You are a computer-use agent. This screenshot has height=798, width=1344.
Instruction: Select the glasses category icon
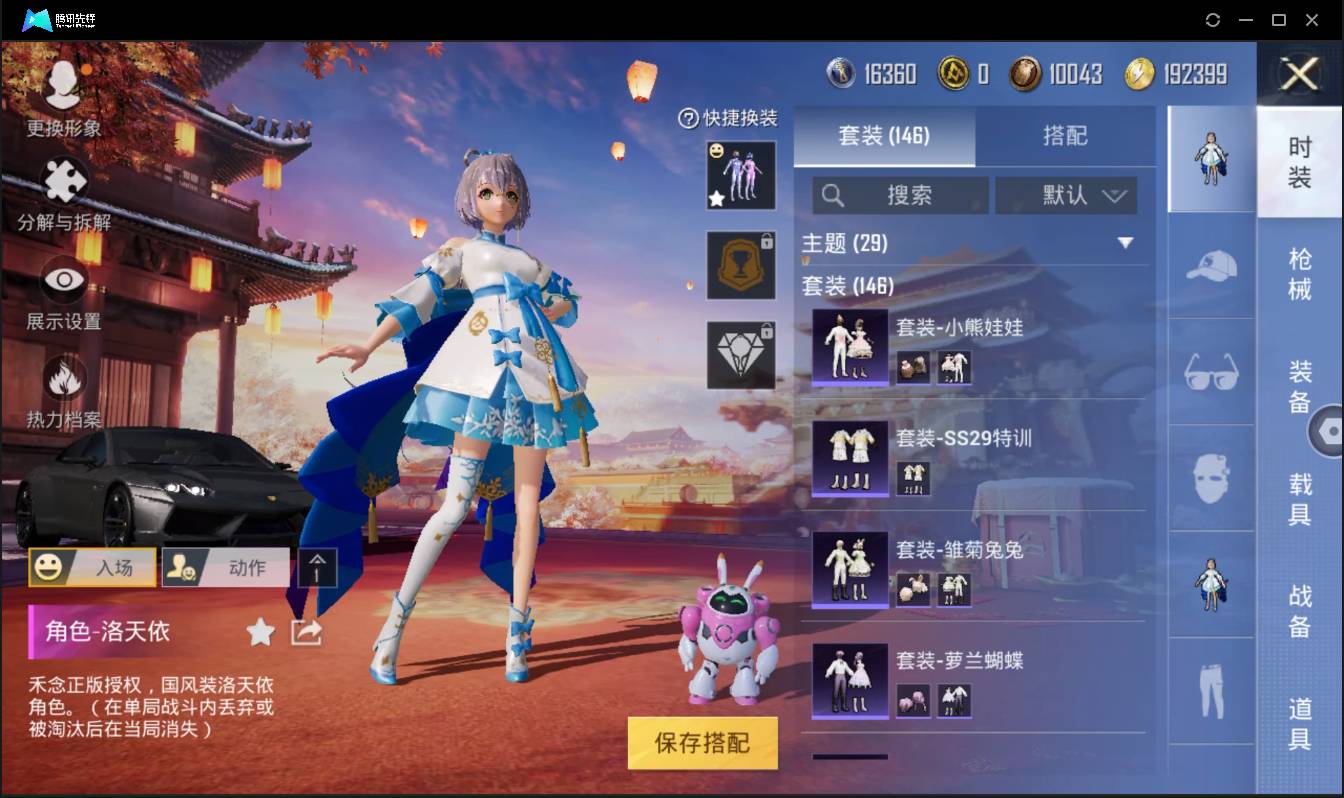tap(1210, 372)
